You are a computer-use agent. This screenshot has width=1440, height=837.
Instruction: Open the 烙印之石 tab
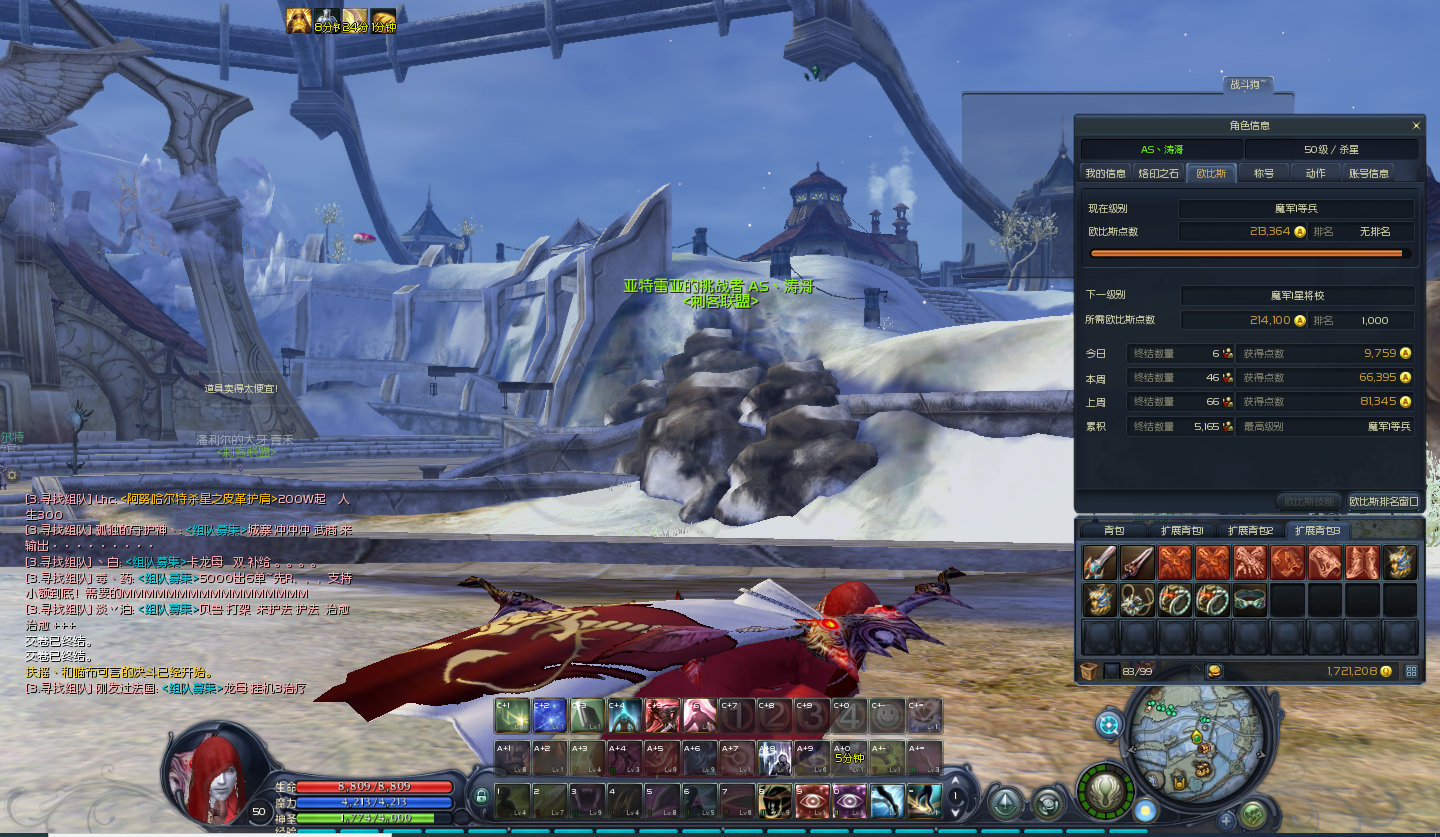click(1159, 173)
